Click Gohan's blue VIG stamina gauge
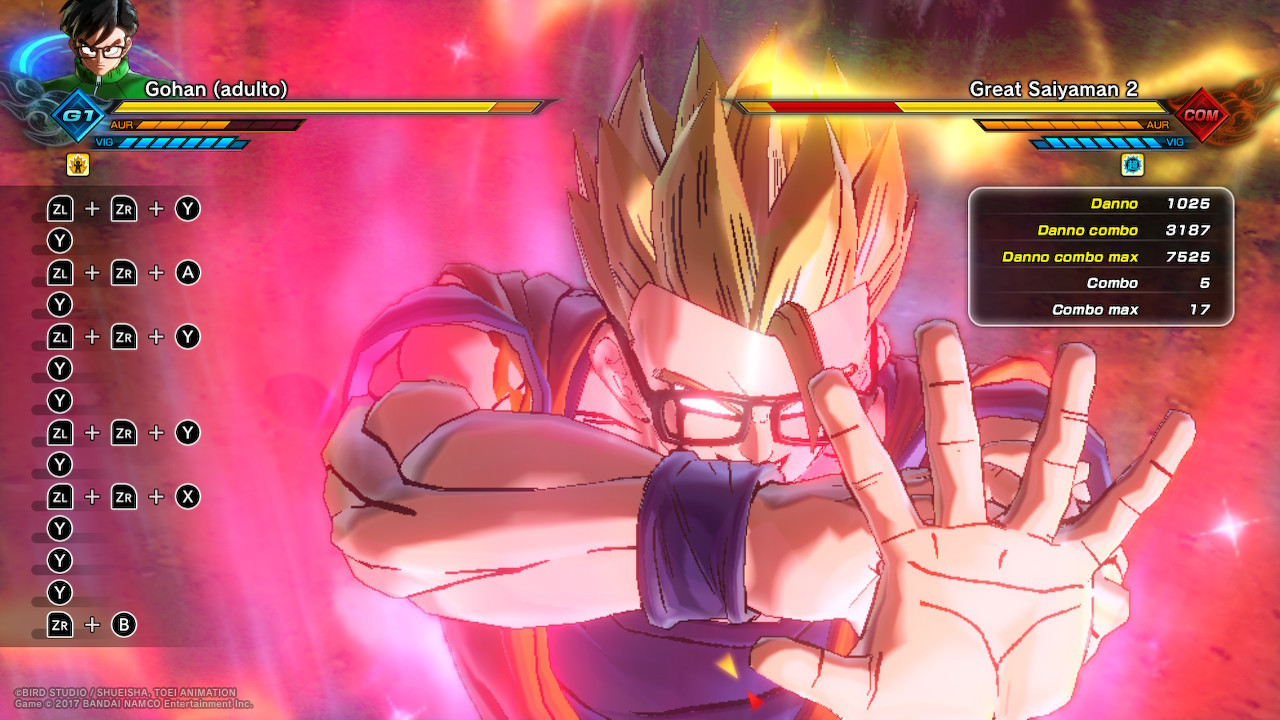1280x720 pixels. click(185, 143)
